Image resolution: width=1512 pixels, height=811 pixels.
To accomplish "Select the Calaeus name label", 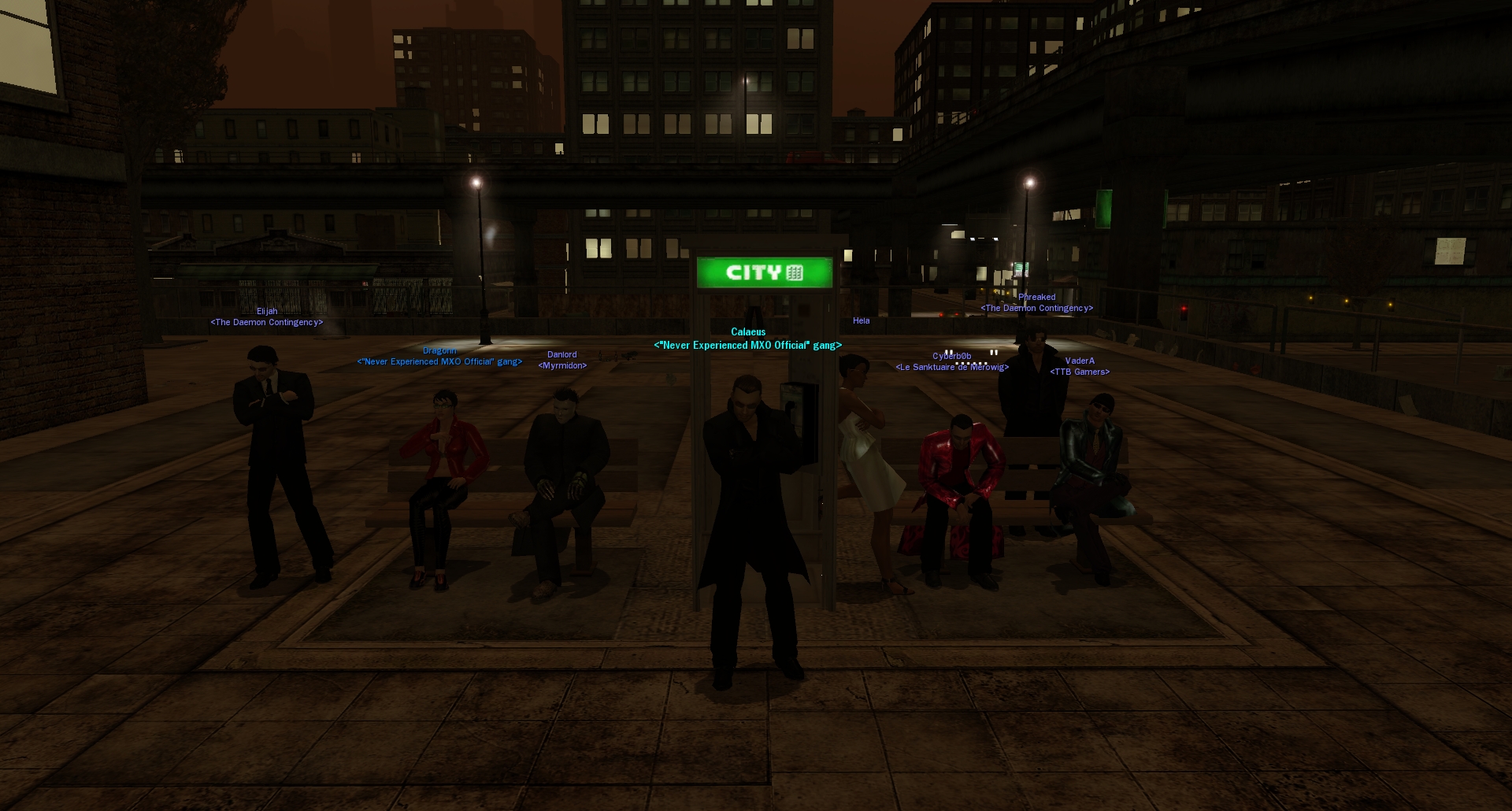I will point(748,332).
